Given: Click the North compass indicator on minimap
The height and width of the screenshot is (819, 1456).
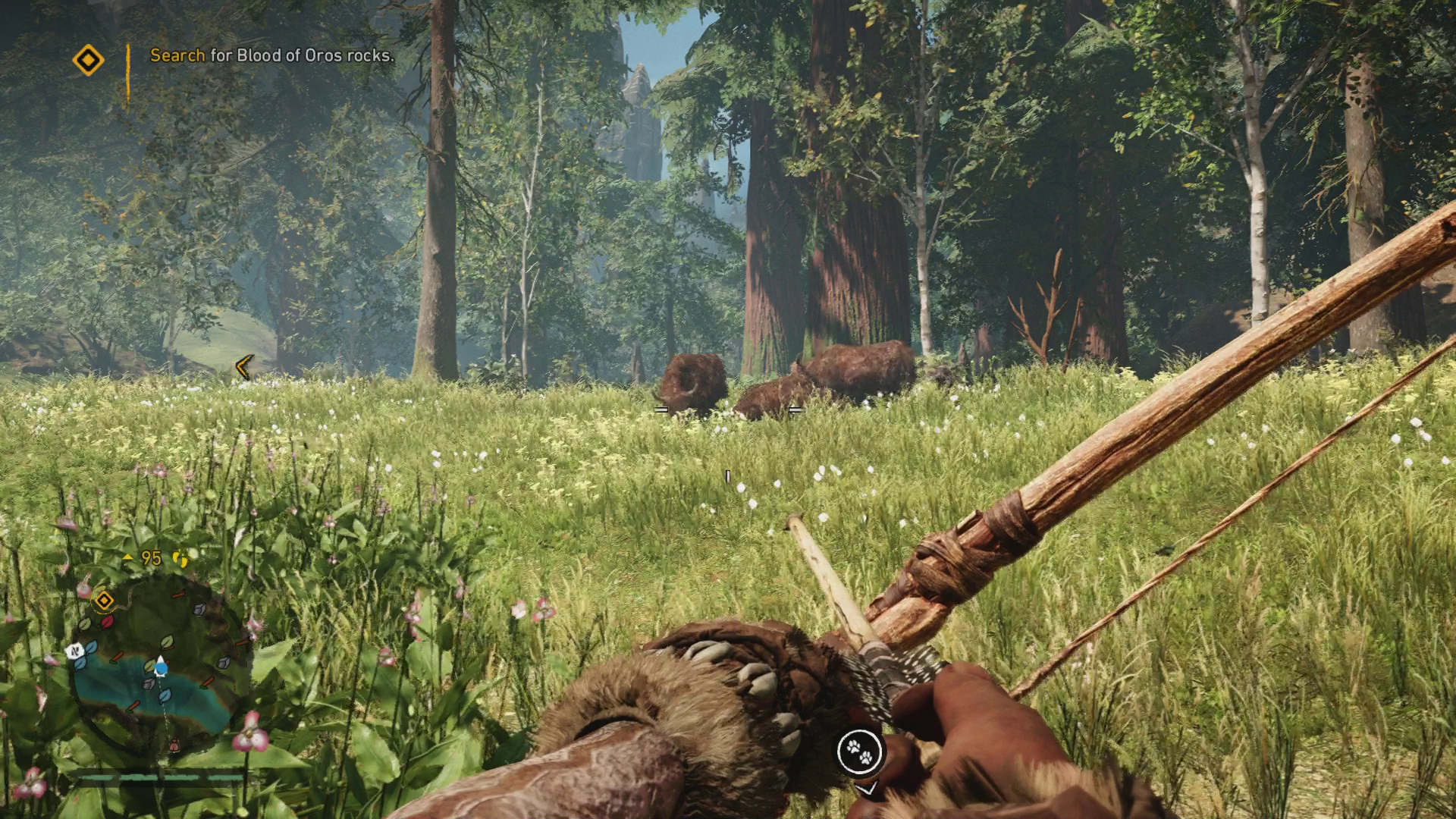Looking at the screenshot, I should (75, 651).
